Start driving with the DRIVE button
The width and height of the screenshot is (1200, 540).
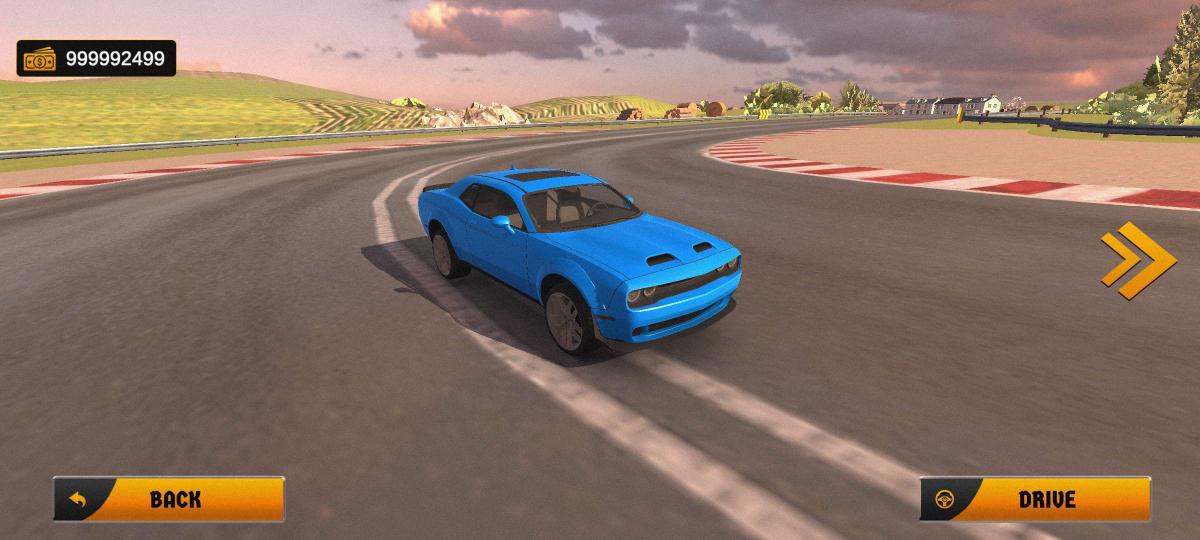[1035, 499]
